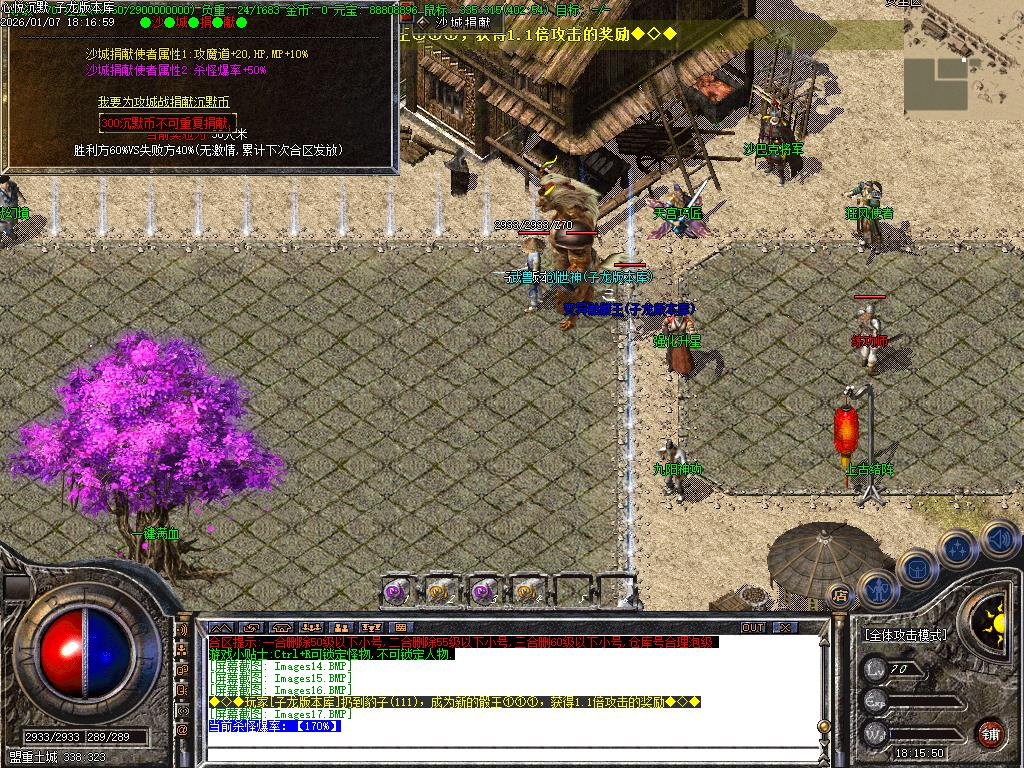This screenshot has height=768, width=1024.
Task: Use the first purple scroll in the belt
Action: tap(398, 592)
